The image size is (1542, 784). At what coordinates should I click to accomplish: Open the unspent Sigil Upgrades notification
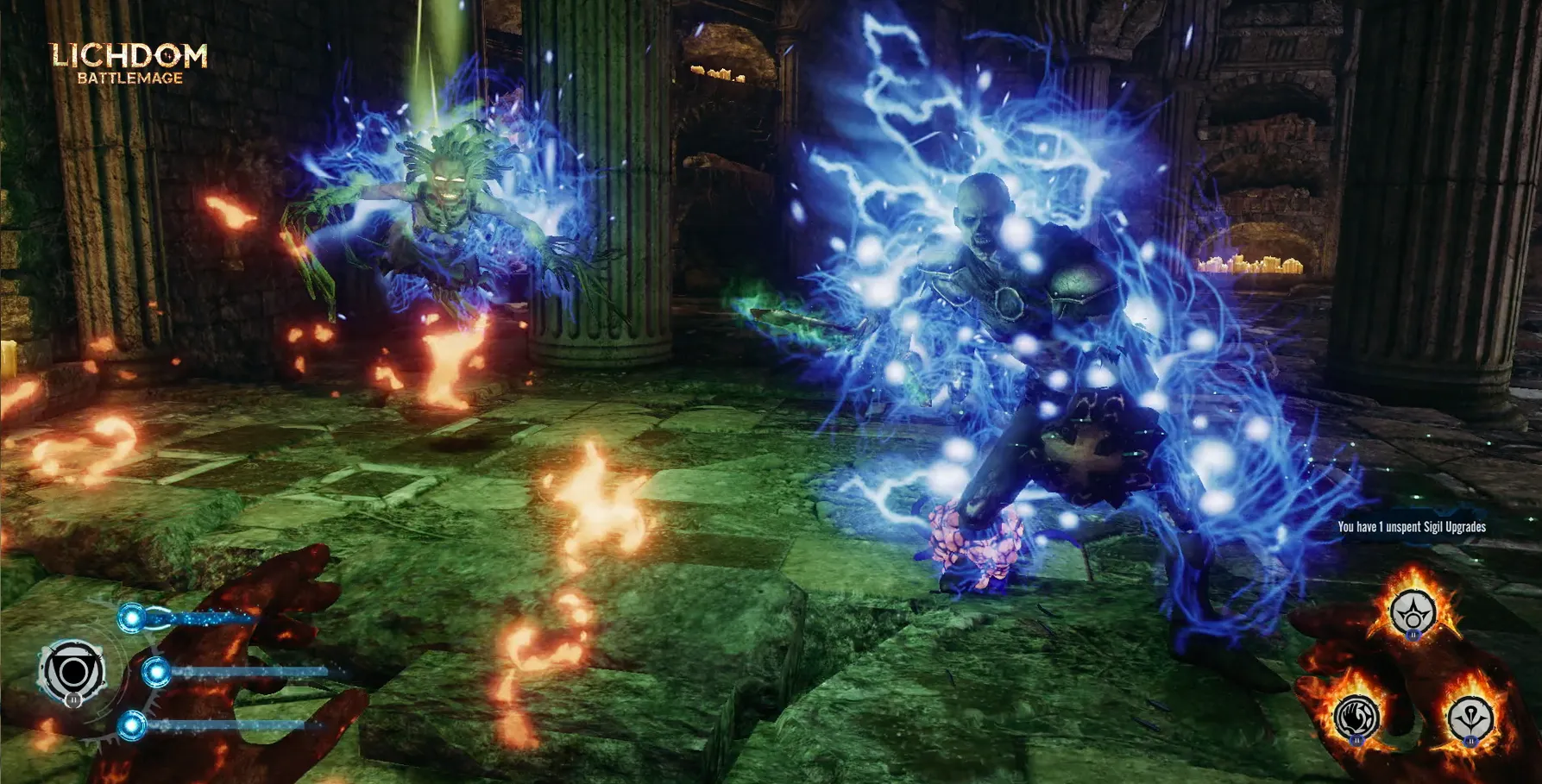1411,527
